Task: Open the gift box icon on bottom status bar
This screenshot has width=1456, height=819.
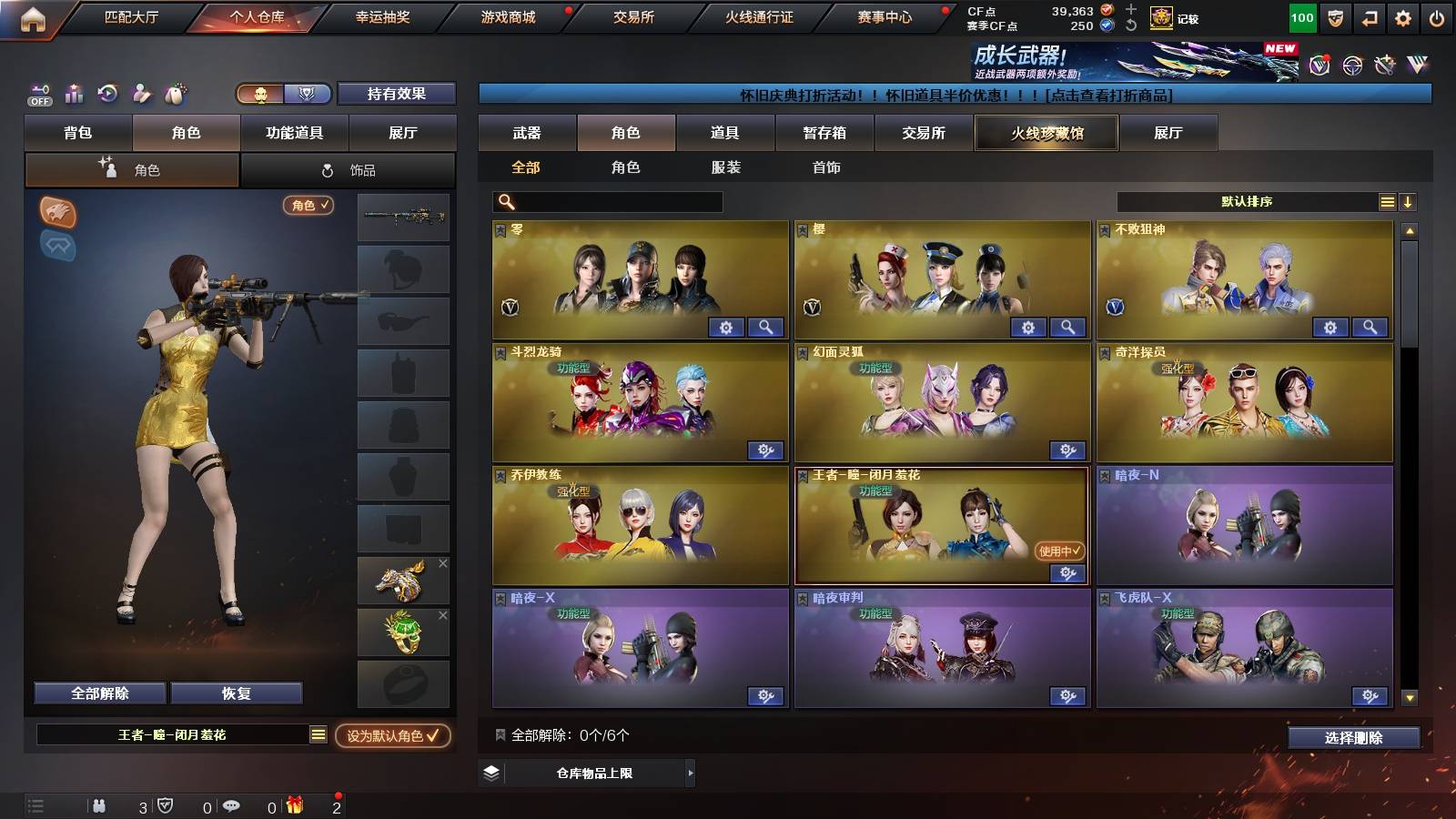Action: 294,804
